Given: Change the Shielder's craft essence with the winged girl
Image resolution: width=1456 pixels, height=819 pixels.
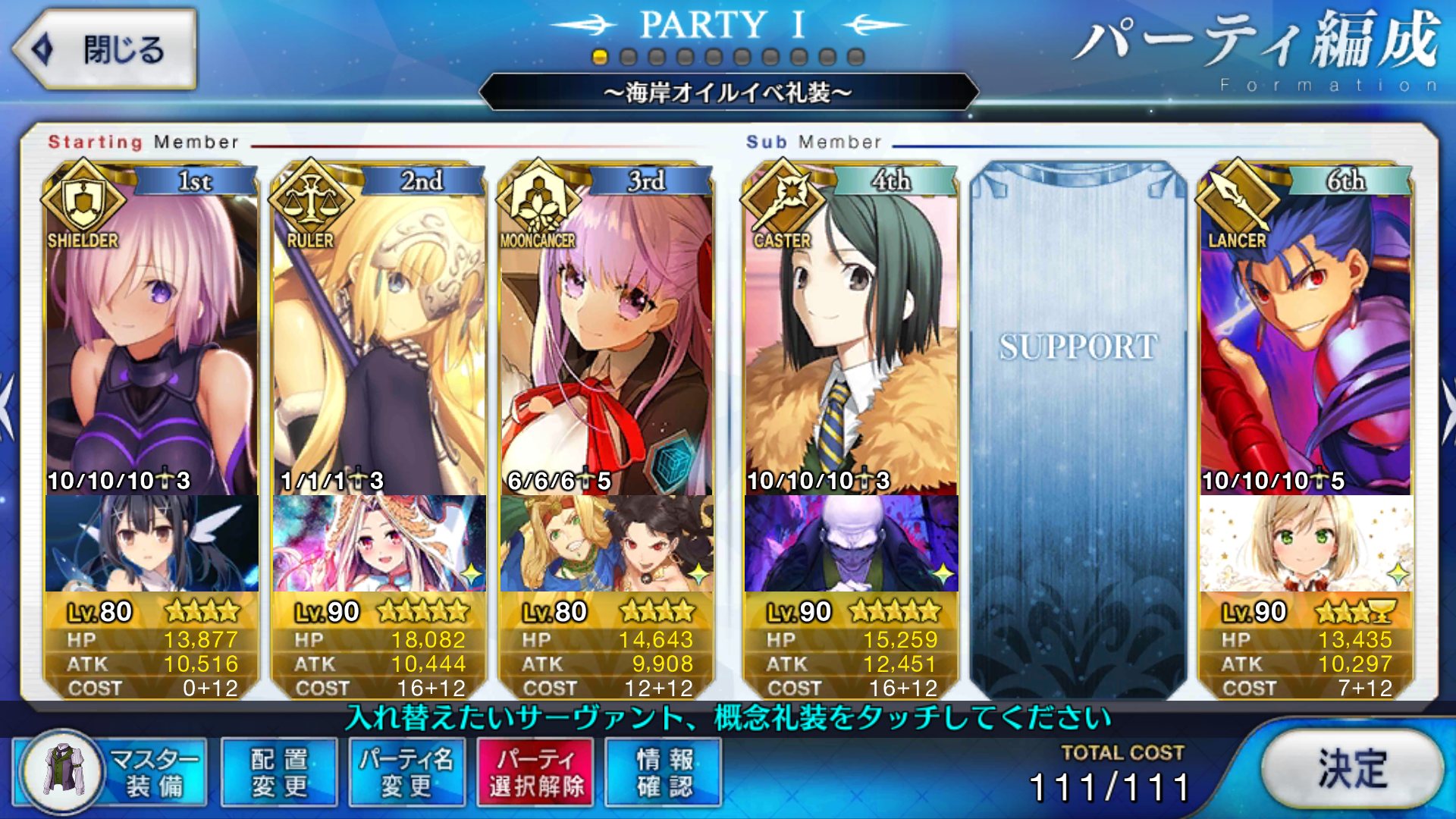Looking at the screenshot, I should [151, 543].
